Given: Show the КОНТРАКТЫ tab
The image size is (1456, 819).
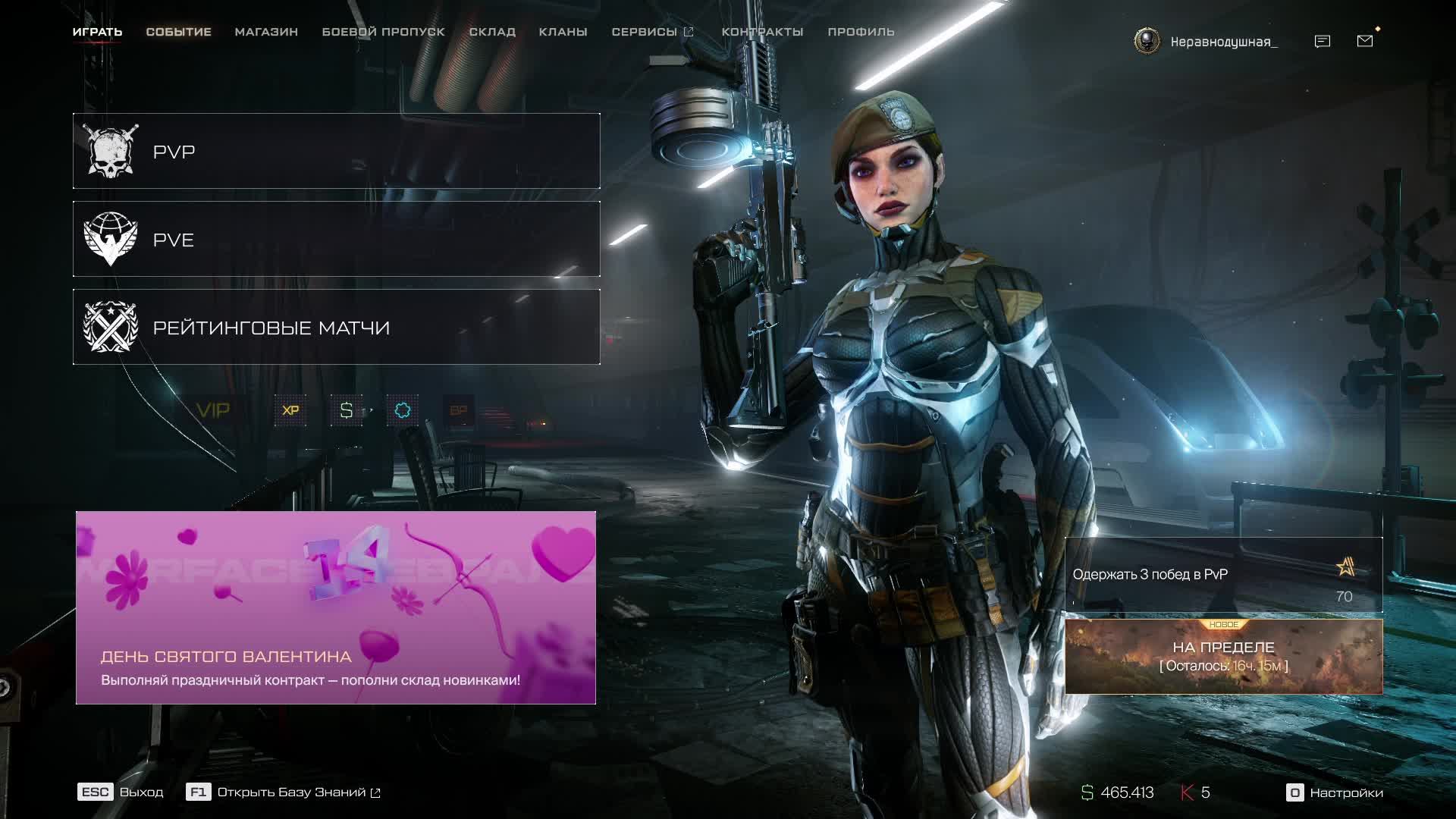Looking at the screenshot, I should point(762,32).
